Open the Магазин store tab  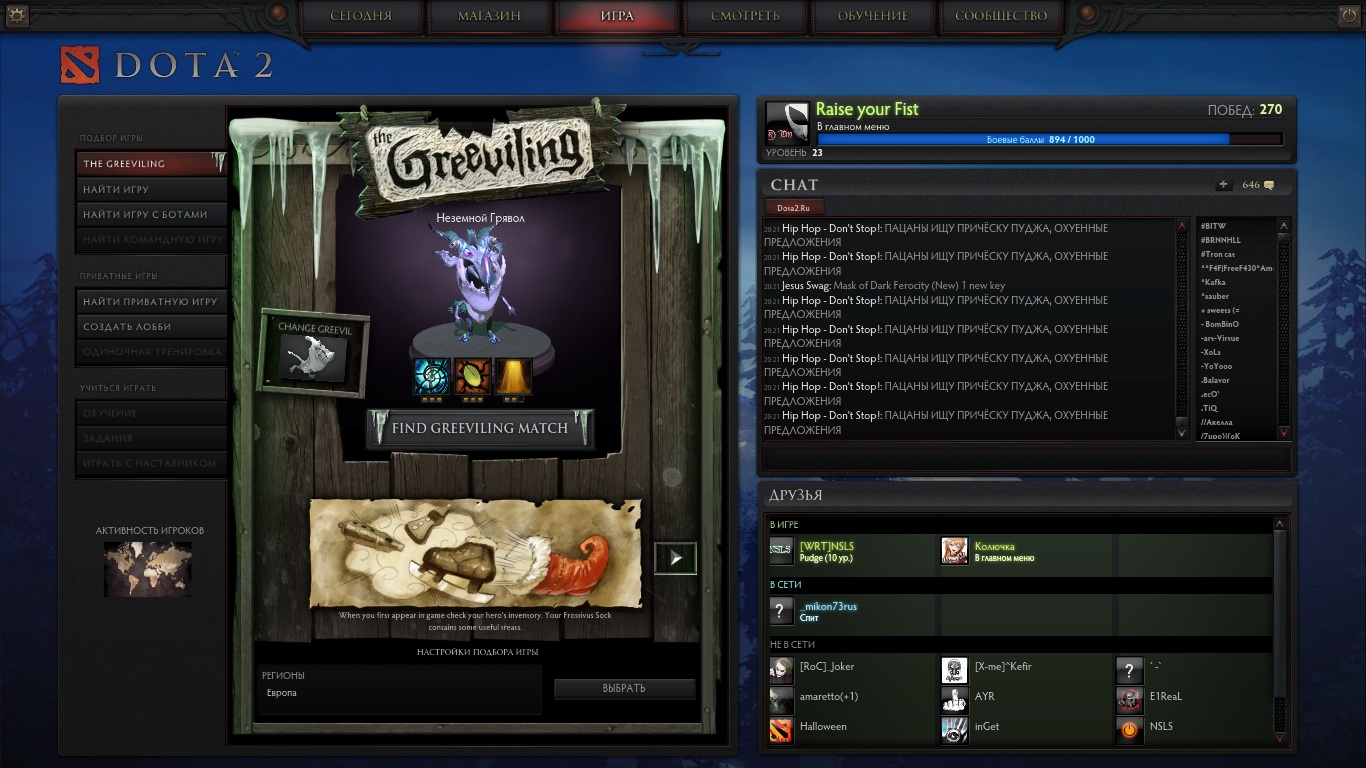pos(489,16)
